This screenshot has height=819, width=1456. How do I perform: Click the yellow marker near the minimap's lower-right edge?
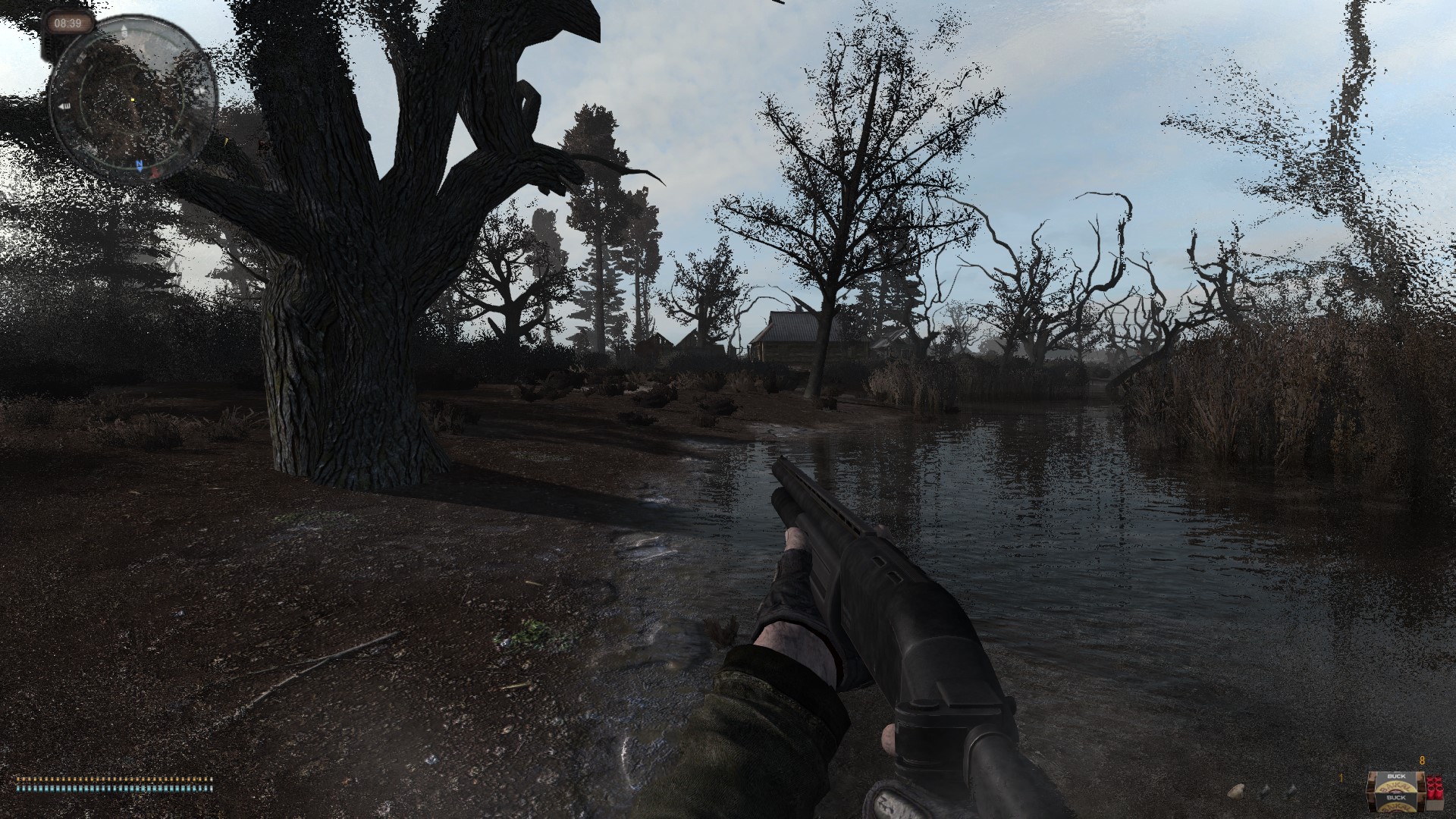tap(227, 140)
